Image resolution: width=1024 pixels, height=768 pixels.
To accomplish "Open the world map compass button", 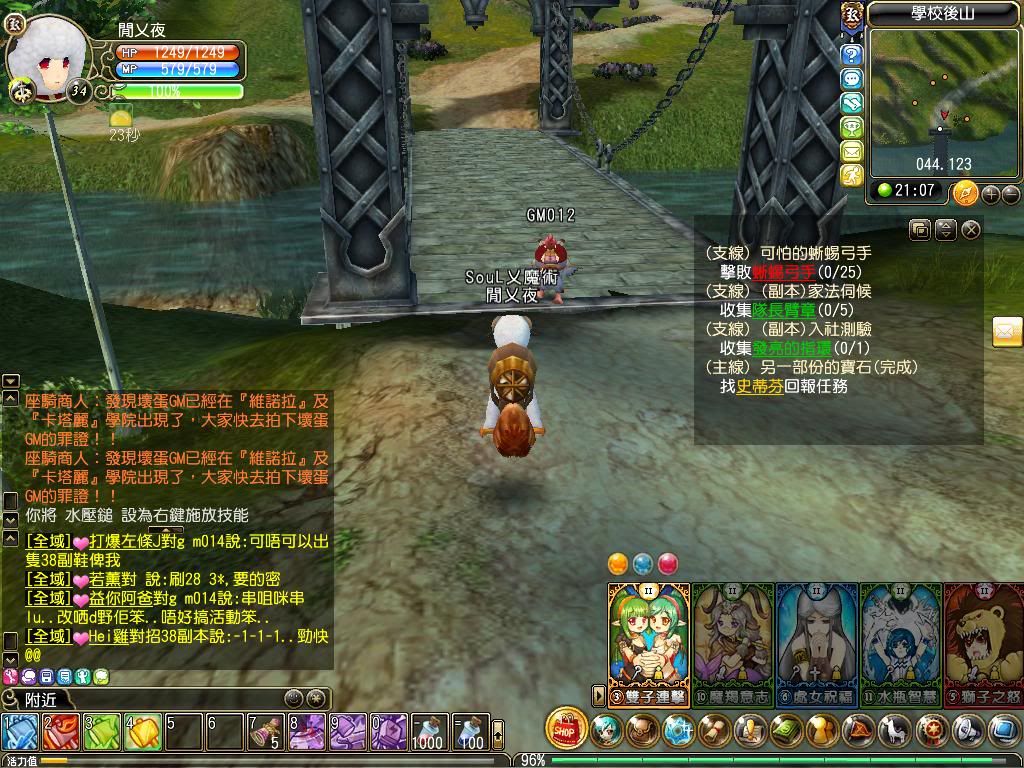I will pyautogui.click(x=965, y=192).
